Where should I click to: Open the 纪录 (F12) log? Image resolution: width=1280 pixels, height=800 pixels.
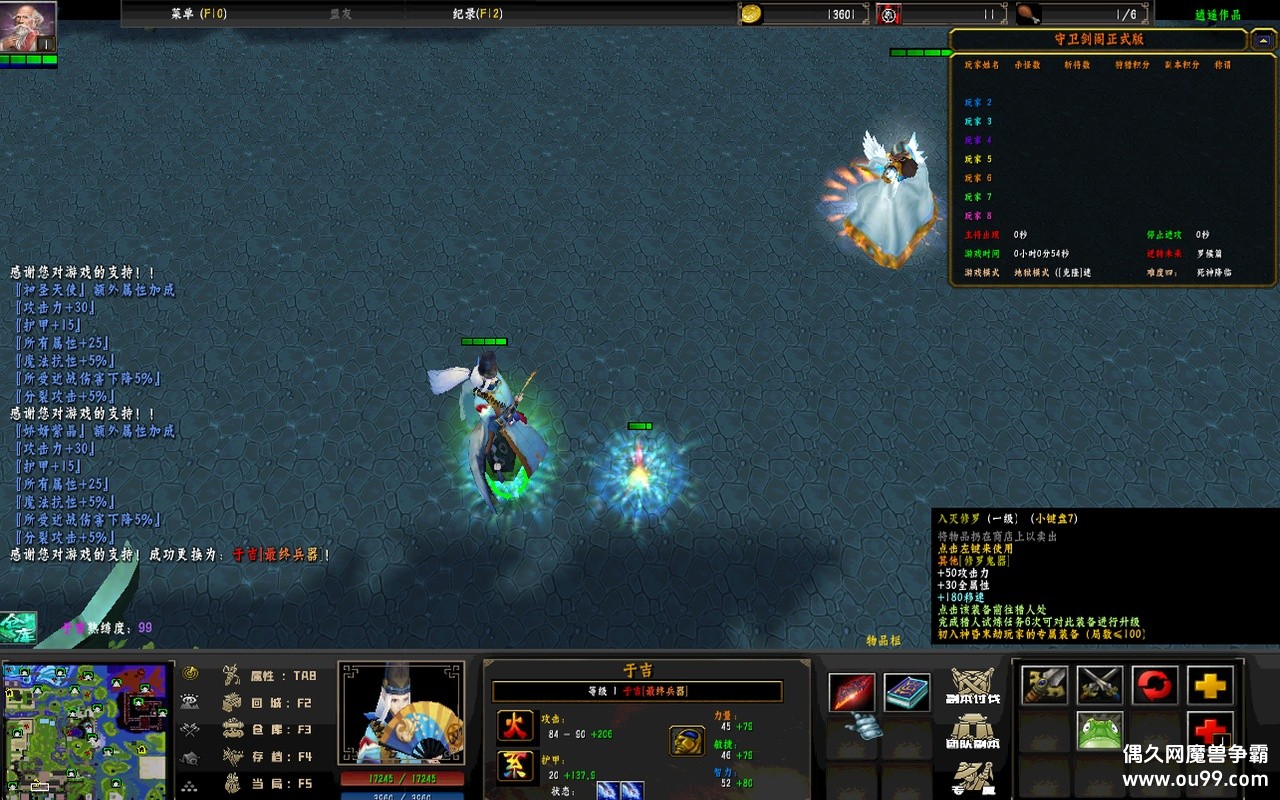tap(477, 14)
